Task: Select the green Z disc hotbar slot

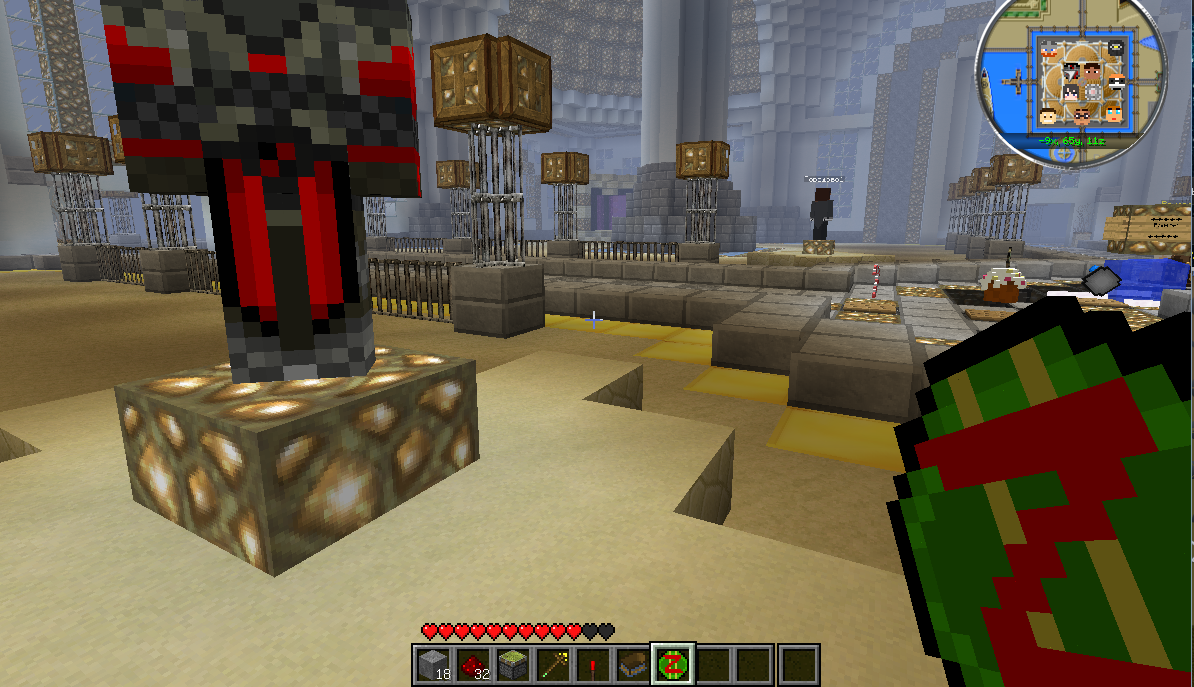Action: click(x=673, y=664)
